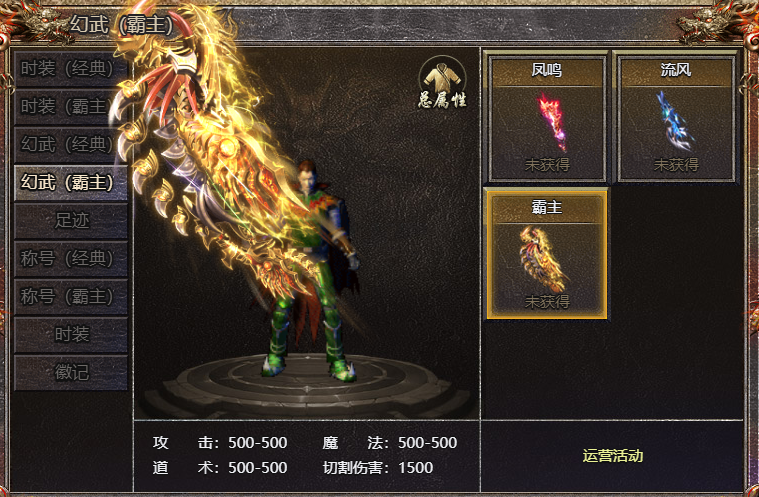Select the plain 时装 tab
The image size is (759, 497).
tap(71, 334)
